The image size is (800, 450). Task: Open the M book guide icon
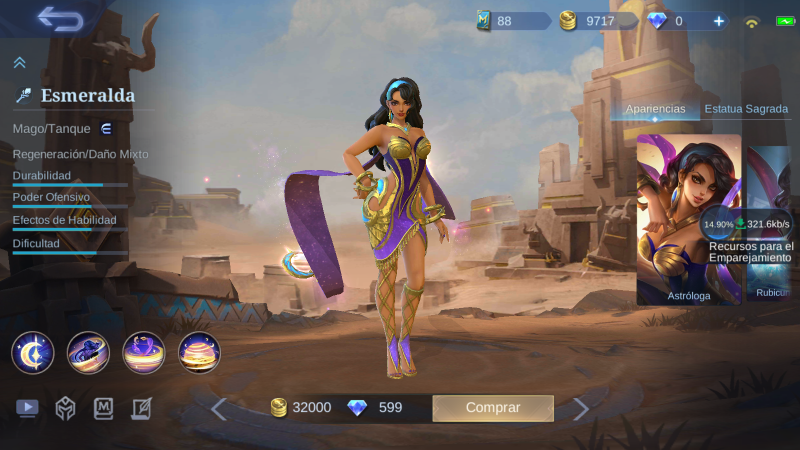coord(104,408)
